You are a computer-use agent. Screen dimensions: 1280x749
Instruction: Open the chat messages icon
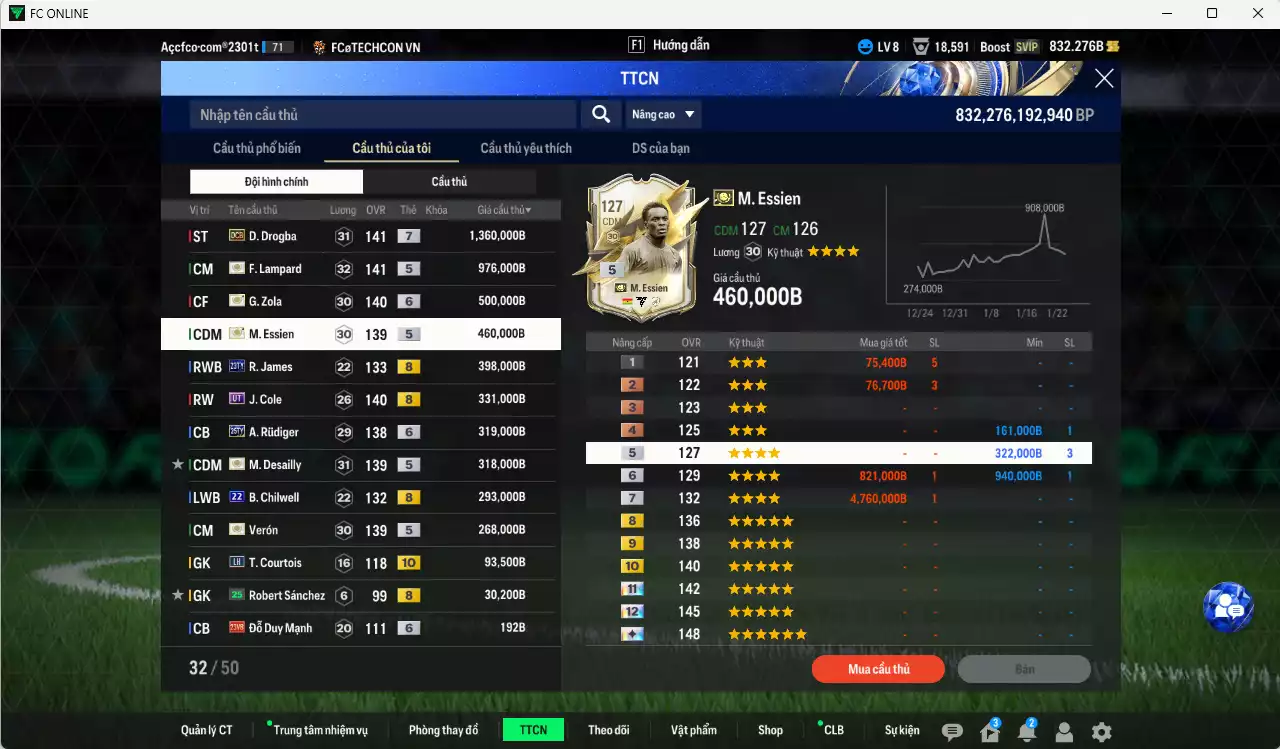(952, 732)
